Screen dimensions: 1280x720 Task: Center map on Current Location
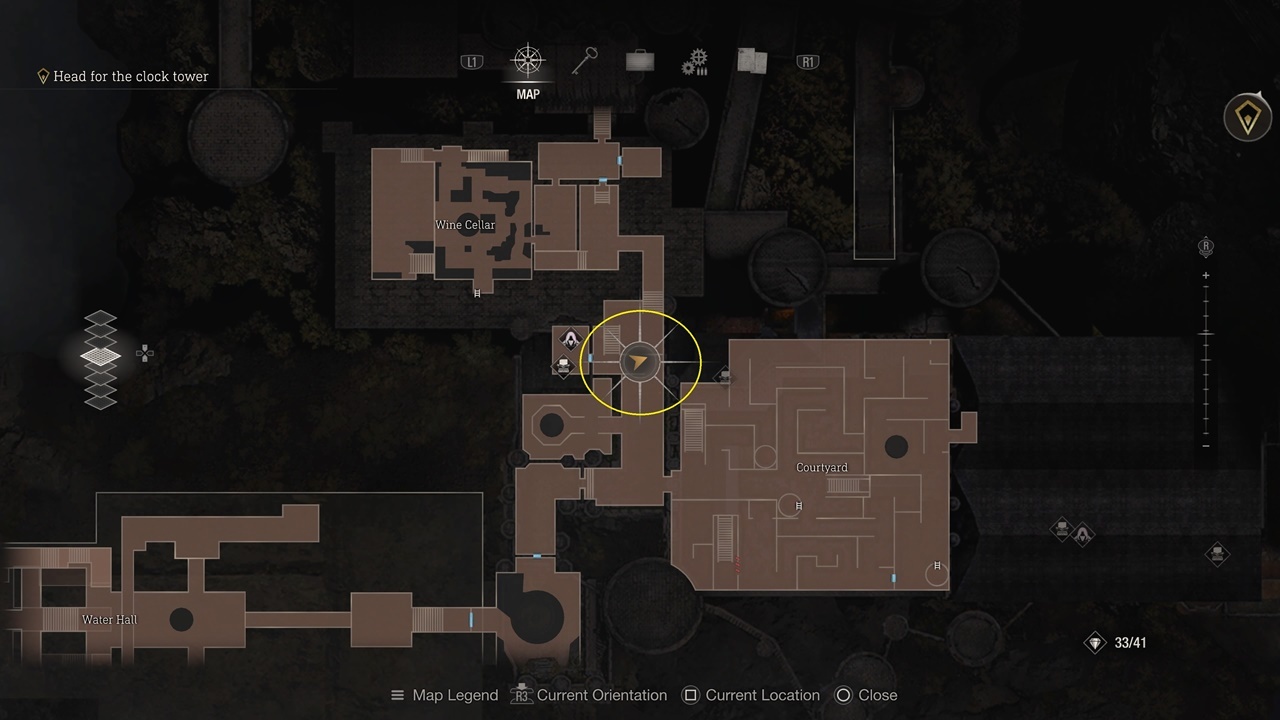[750, 695]
